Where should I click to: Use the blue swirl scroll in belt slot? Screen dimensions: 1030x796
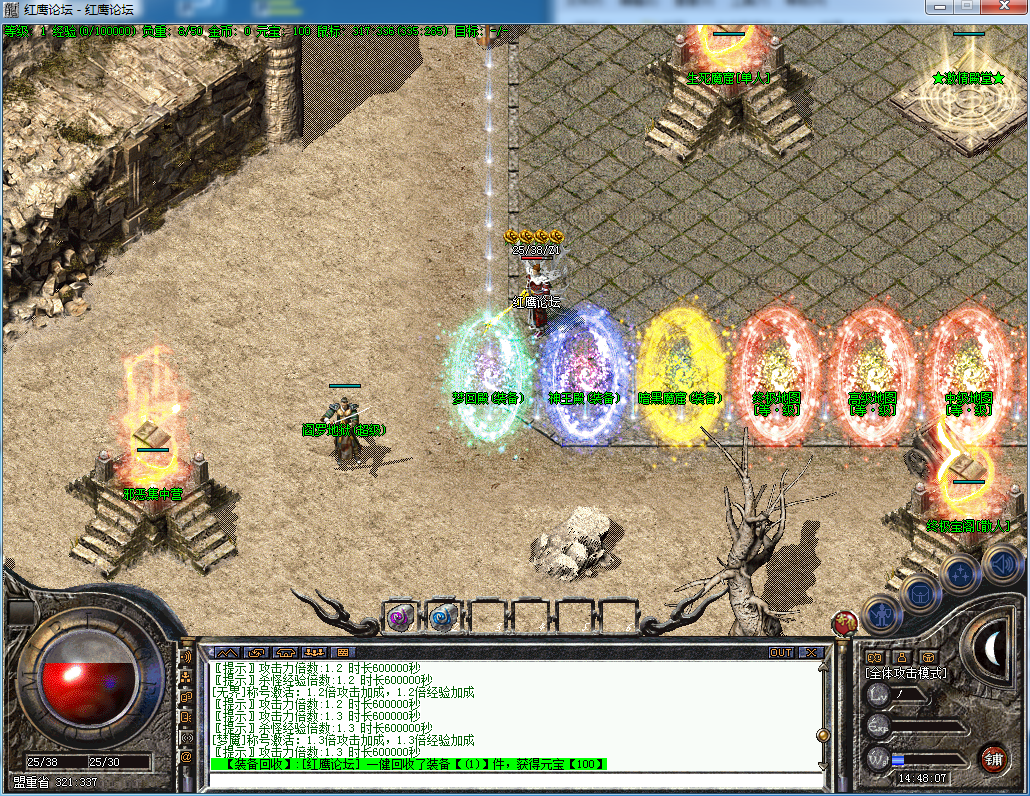pyautogui.click(x=442, y=617)
